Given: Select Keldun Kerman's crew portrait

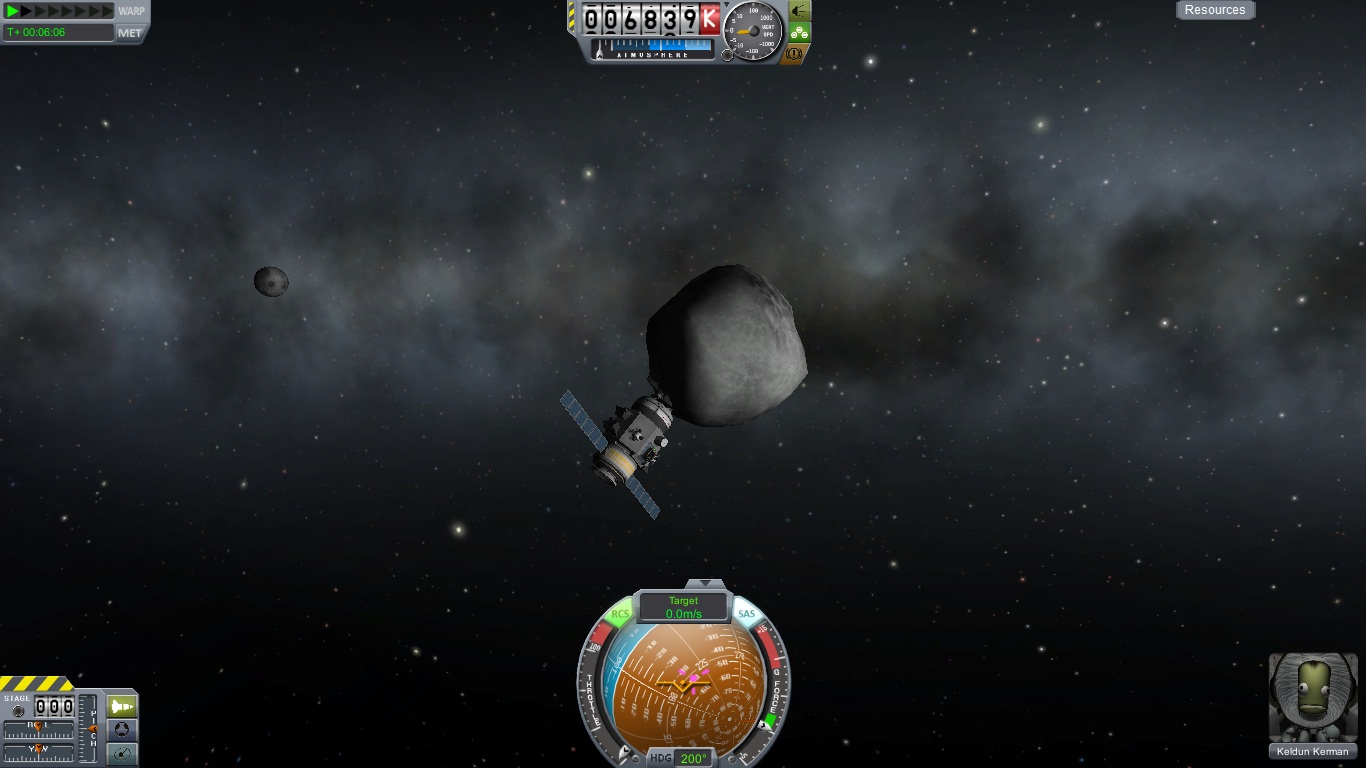Looking at the screenshot, I should coord(1311,698).
